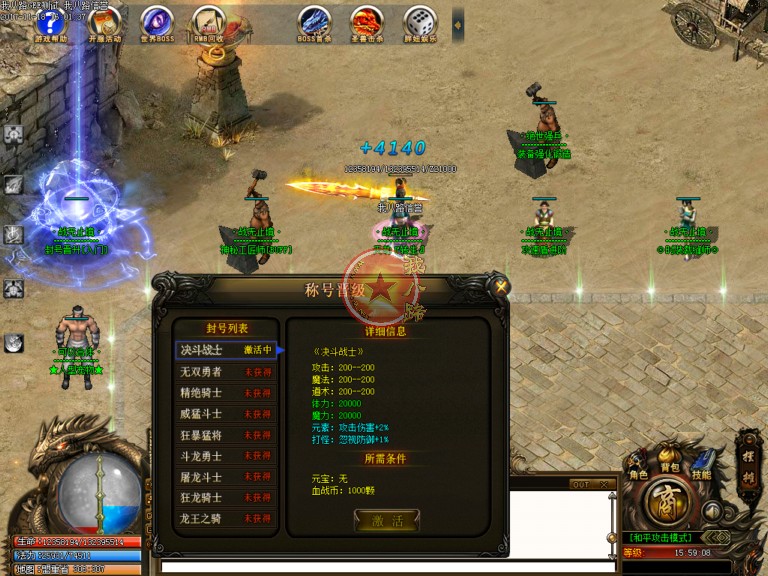Open the 胖妞娱乐 dice icon
This screenshot has height=576, width=768.
click(419, 22)
